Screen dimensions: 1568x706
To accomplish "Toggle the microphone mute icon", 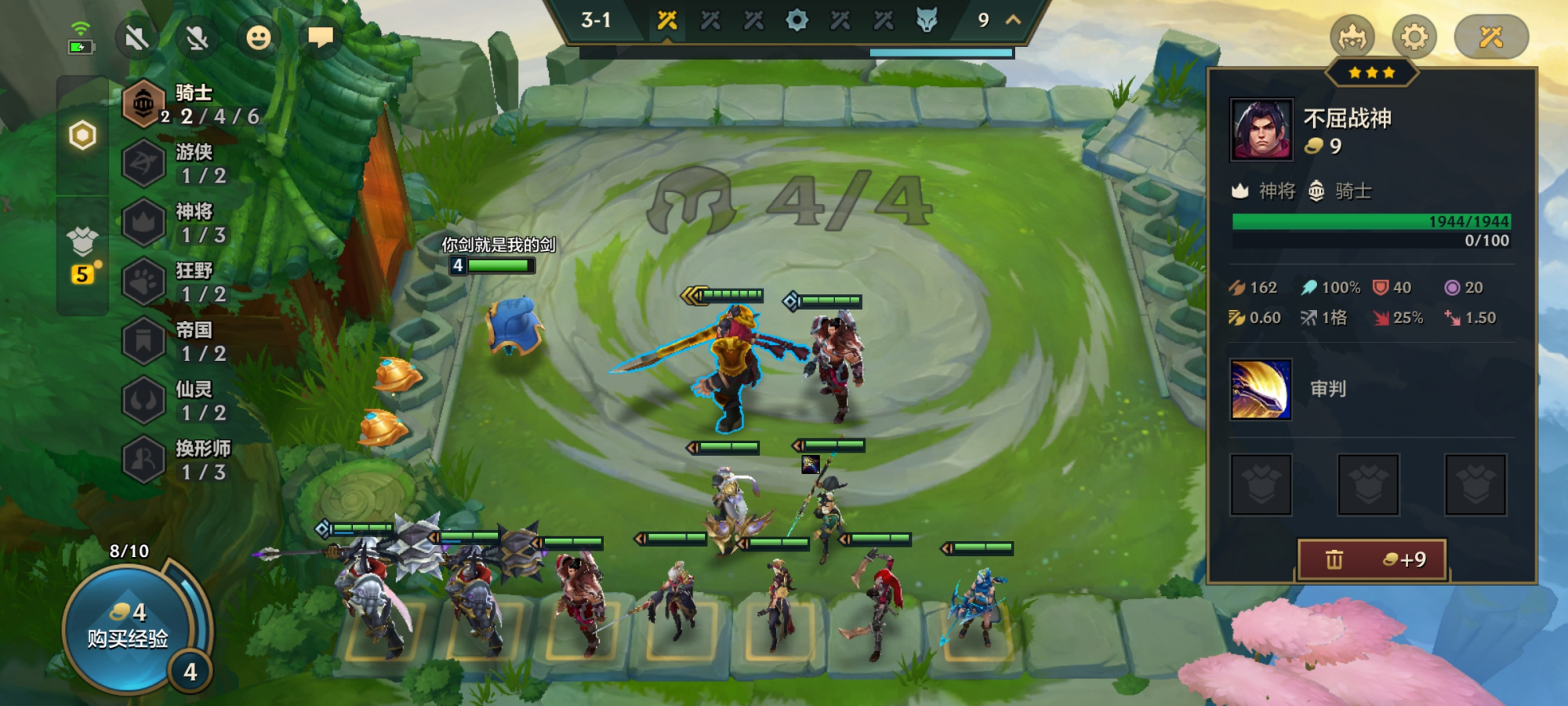I will tap(197, 37).
